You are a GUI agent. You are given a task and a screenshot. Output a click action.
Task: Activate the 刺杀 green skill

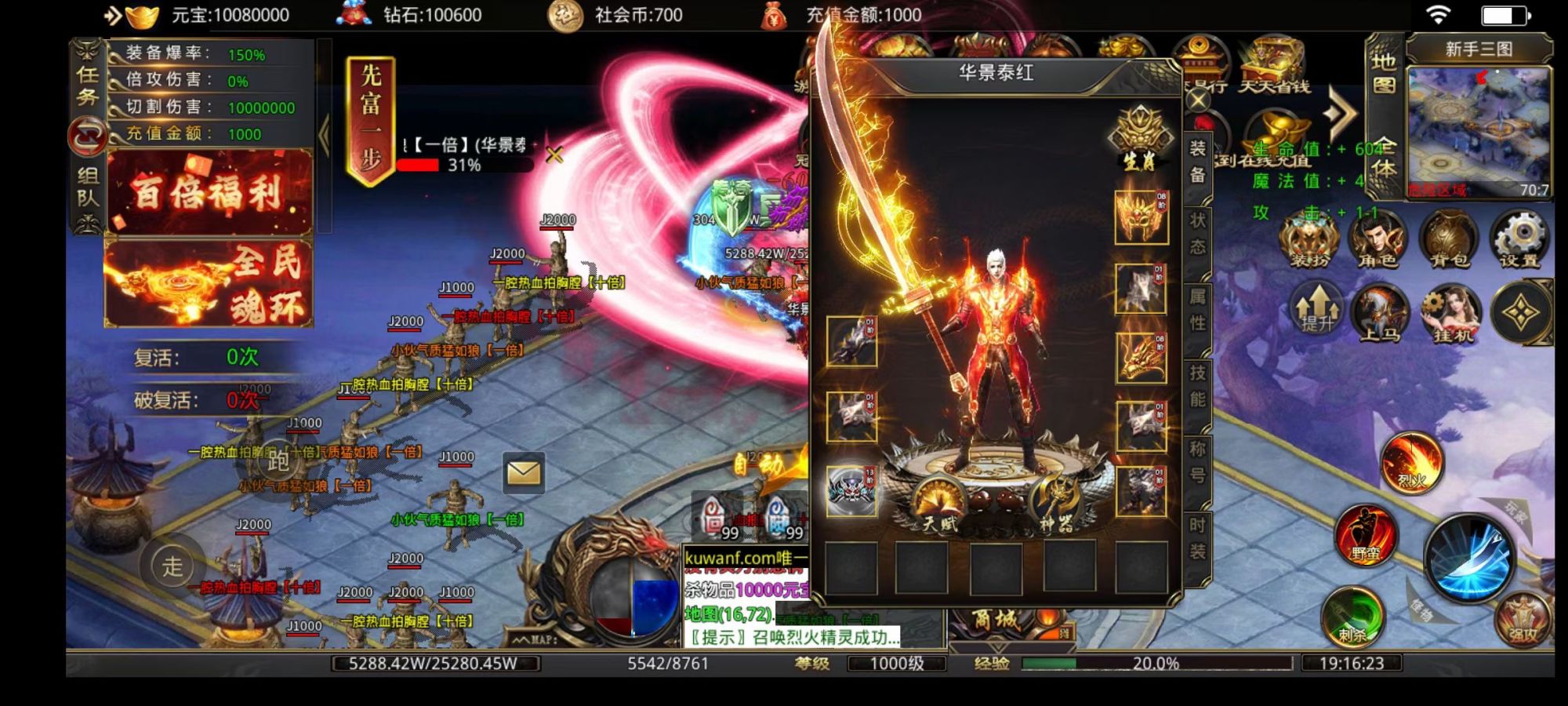1352,617
